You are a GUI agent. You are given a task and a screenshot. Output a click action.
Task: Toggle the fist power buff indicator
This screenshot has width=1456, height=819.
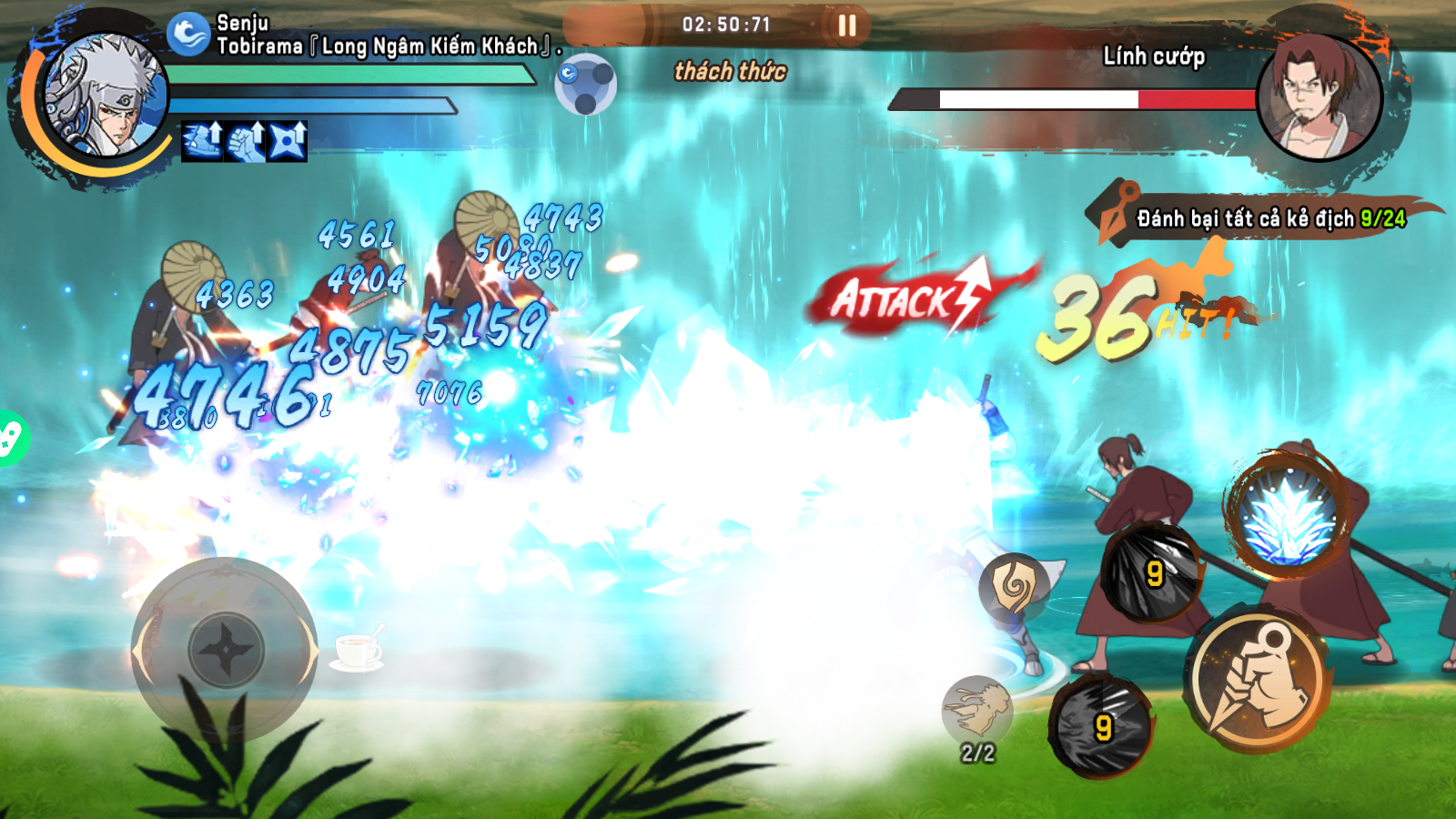click(246, 143)
